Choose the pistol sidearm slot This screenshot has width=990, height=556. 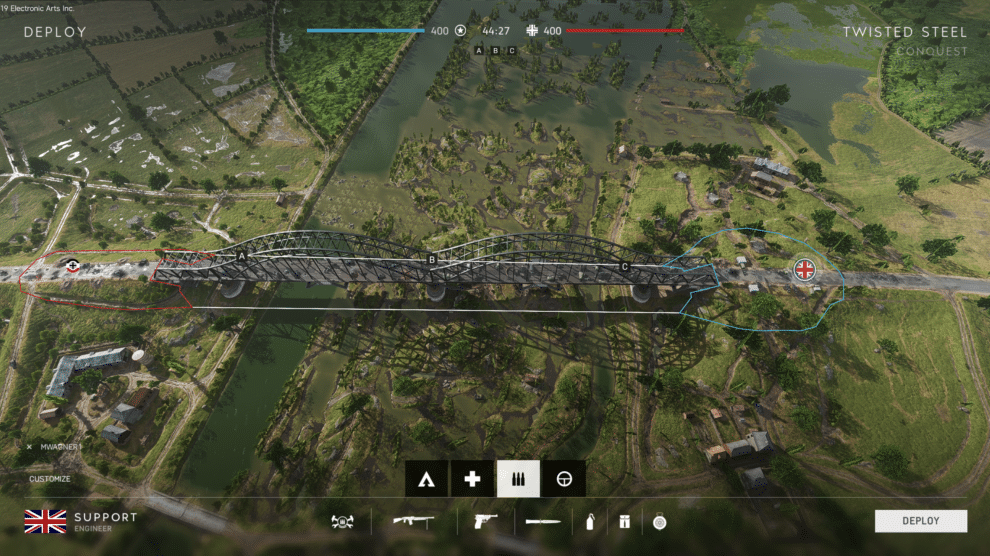484,521
